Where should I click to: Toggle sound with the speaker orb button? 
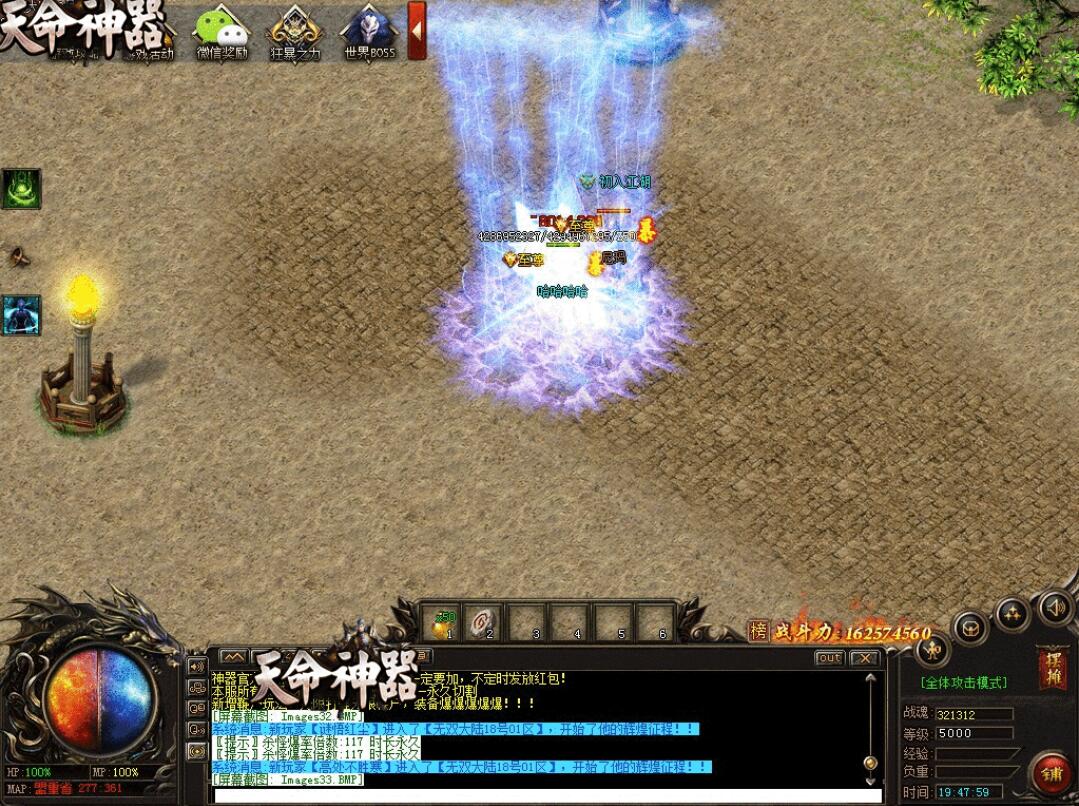click(x=1054, y=606)
